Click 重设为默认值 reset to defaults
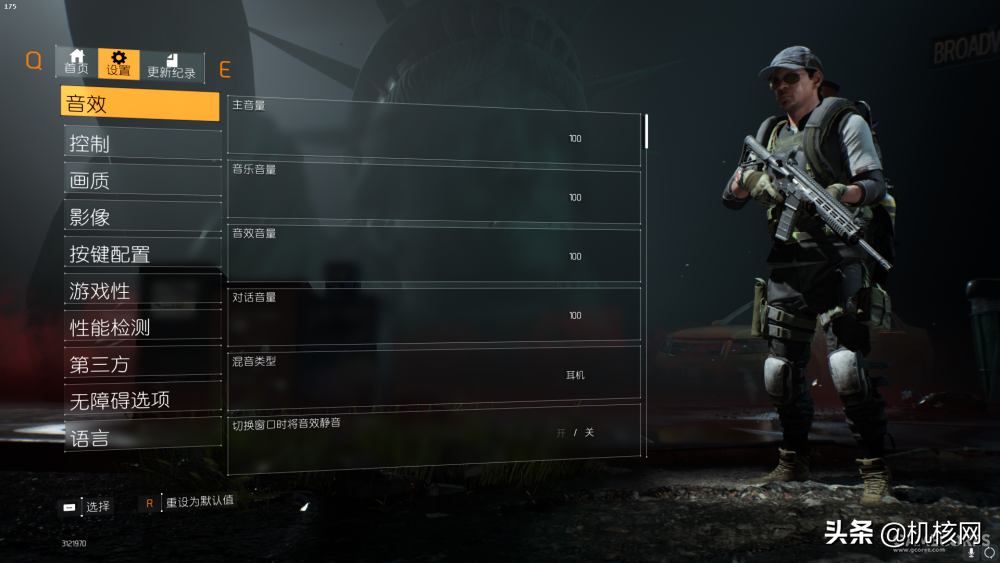 [x=198, y=501]
